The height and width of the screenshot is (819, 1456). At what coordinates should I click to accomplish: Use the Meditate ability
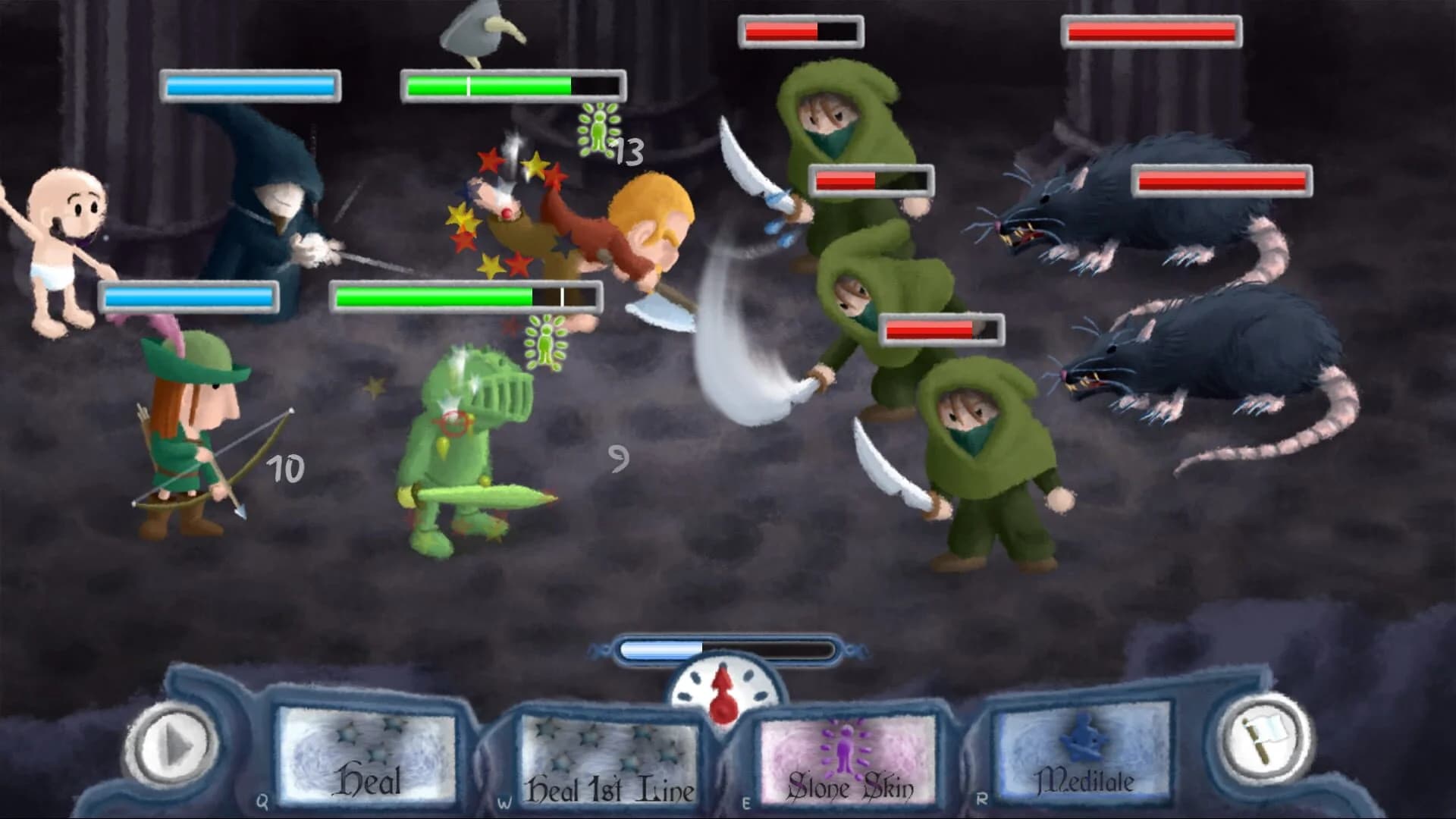point(1084,755)
